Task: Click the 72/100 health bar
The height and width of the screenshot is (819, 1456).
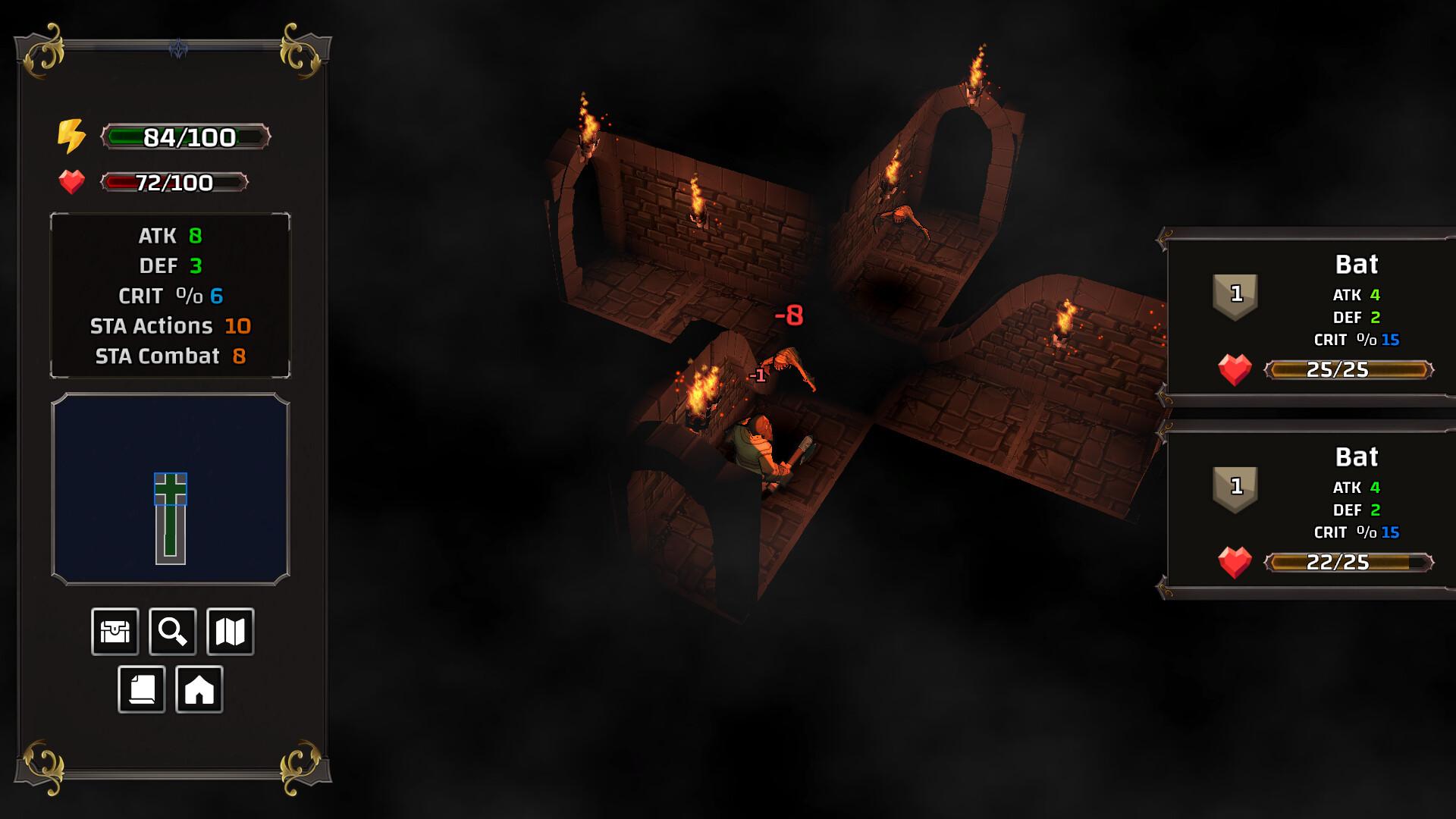Action: 174,183
